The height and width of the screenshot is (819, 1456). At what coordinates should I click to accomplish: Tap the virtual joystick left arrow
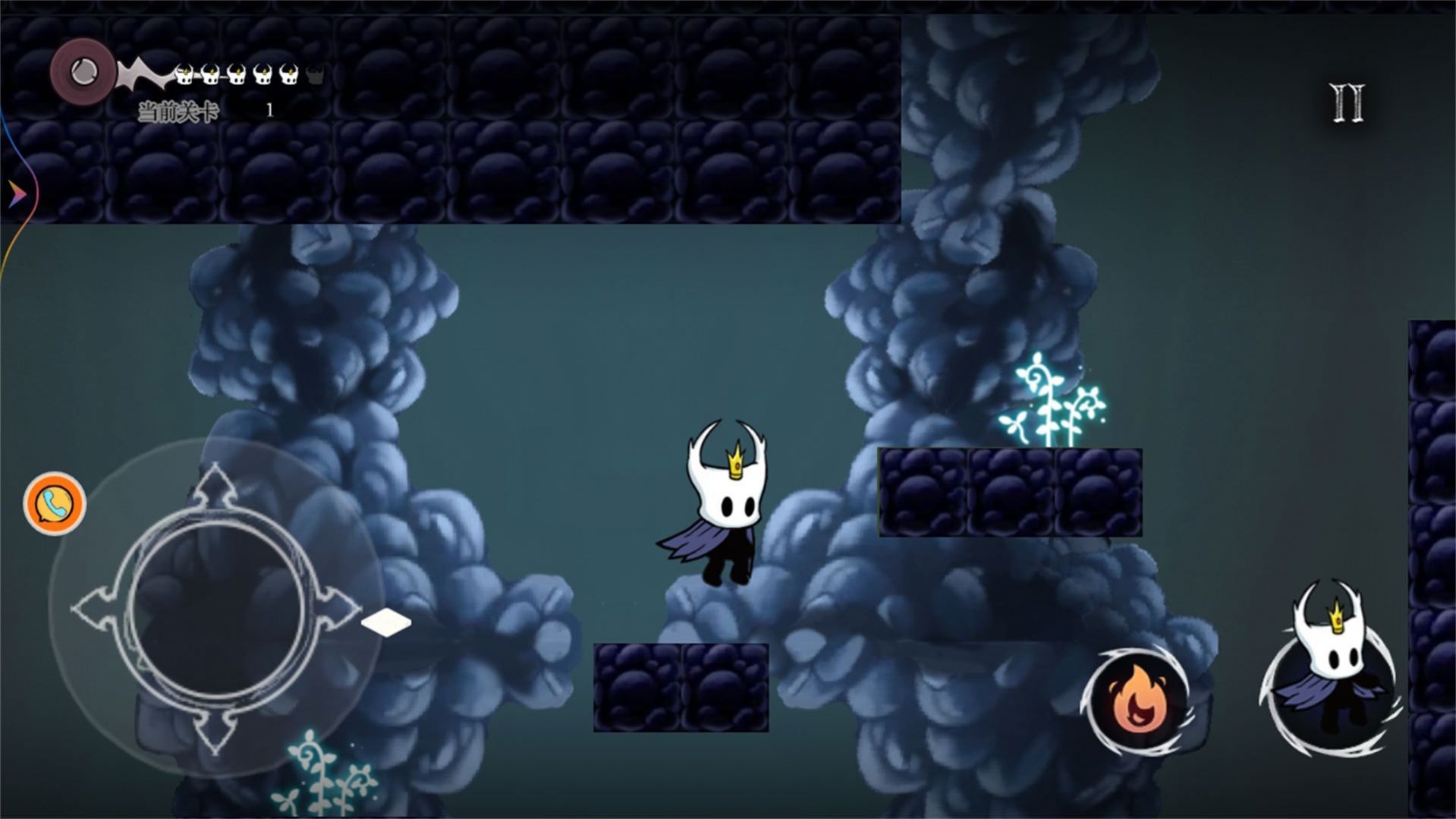(94, 609)
